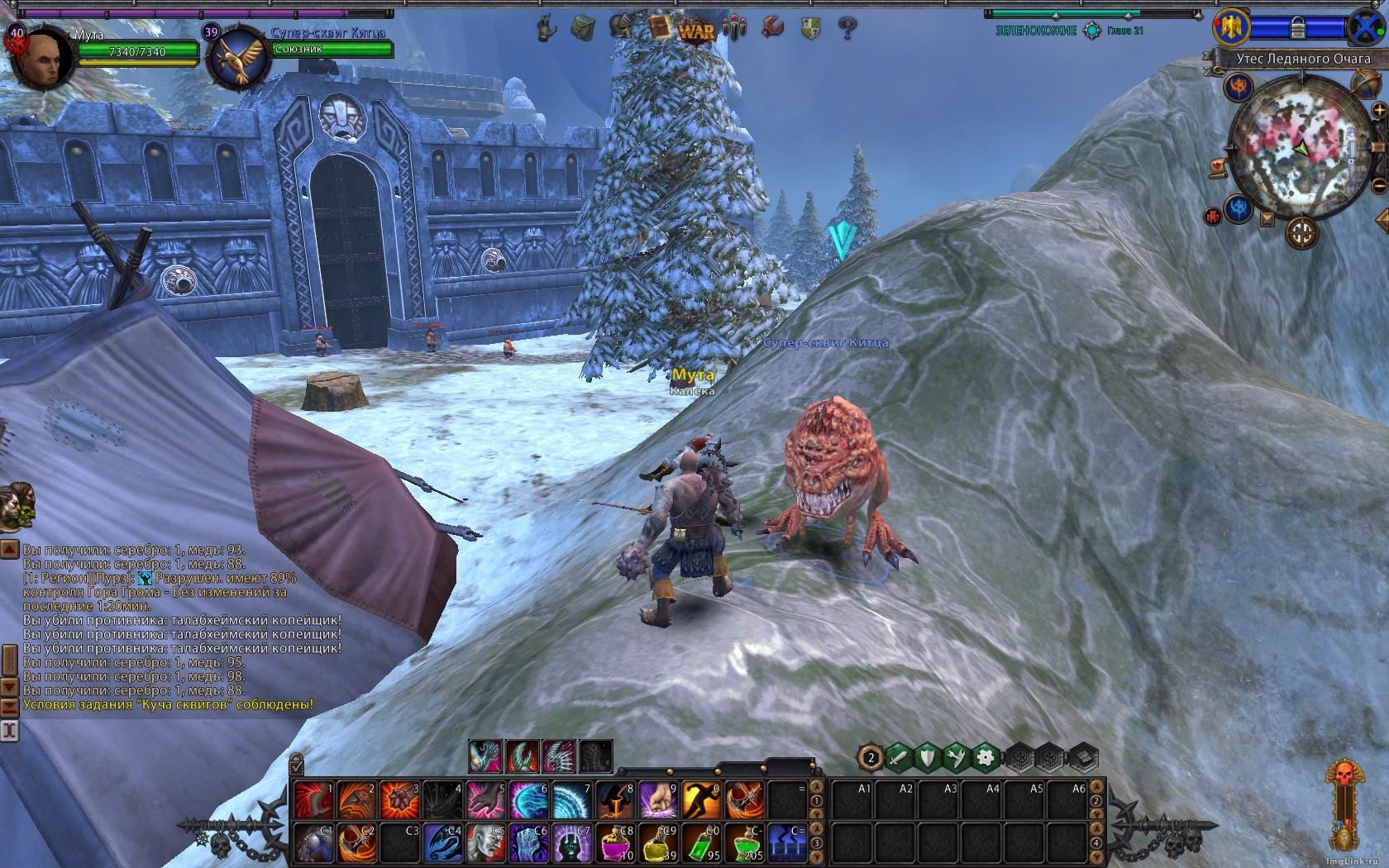Screen dimensions: 1389x868
Task: Activate the bald angry face ability
Action: [x=486, y=843]
